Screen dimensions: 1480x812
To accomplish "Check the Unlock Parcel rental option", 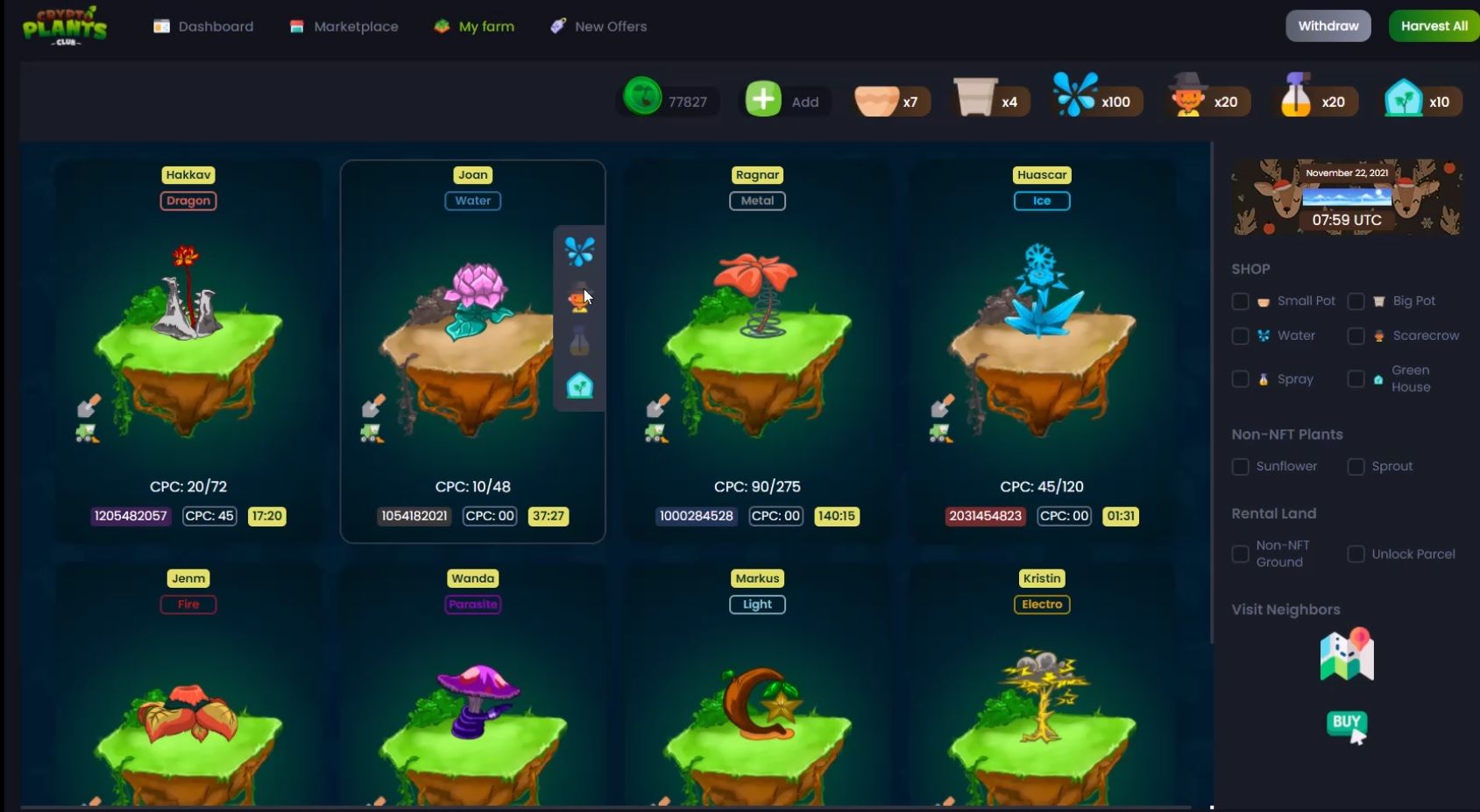I will click(1356, 554).
